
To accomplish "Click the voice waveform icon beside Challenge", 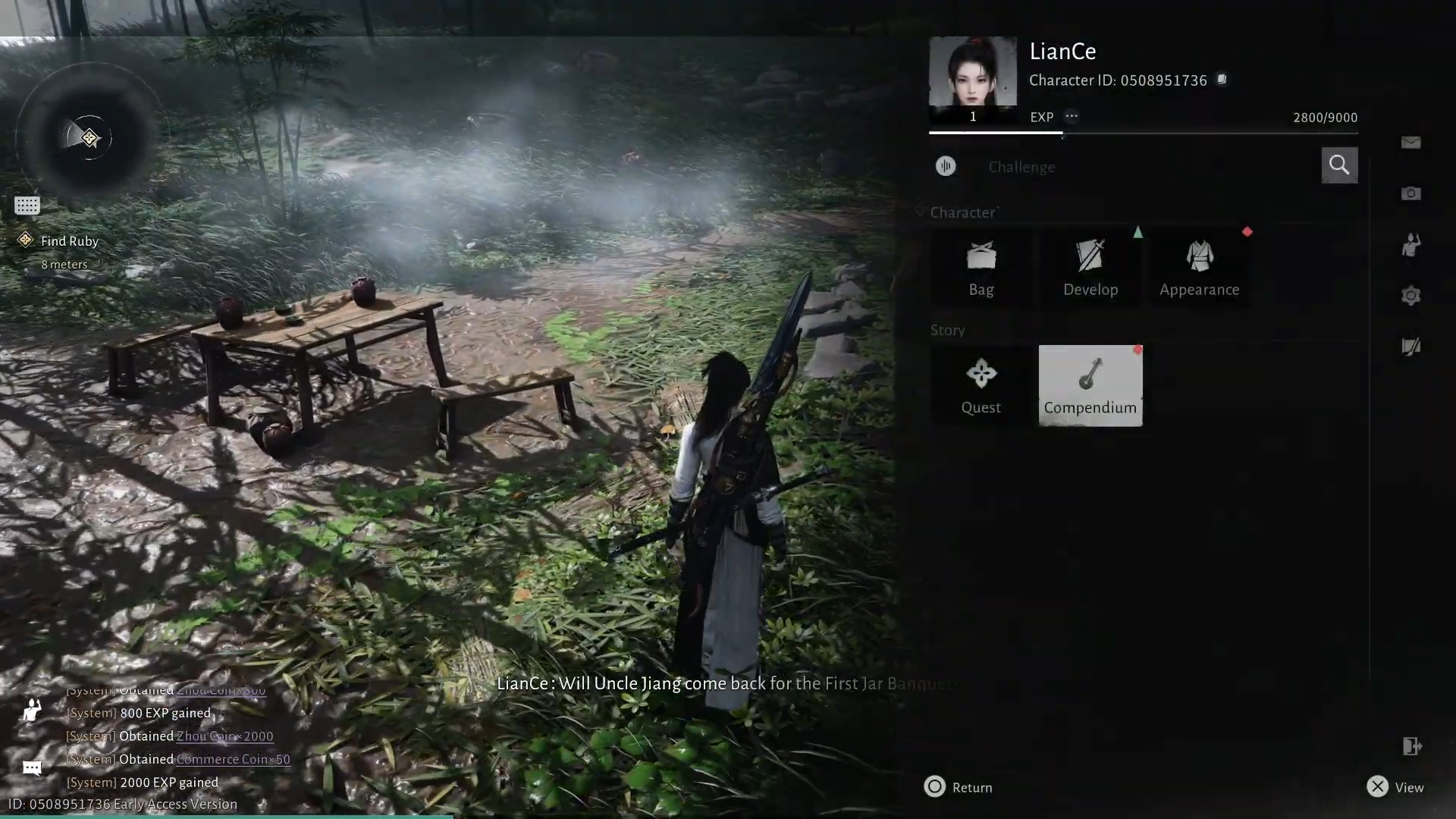I will tap(946, 166).
